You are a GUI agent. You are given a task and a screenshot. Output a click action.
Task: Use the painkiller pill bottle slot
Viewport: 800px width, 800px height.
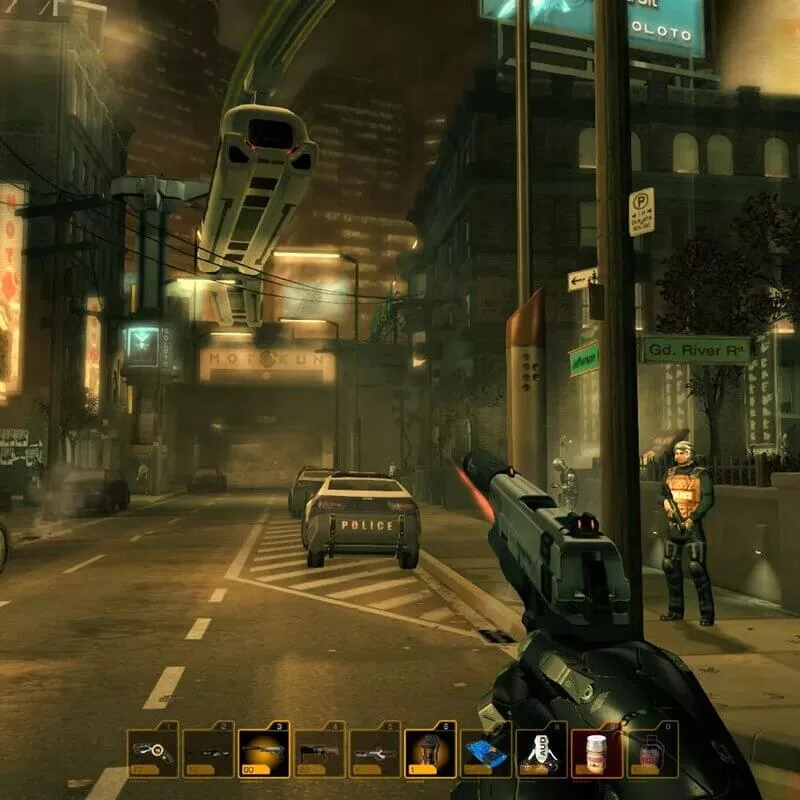point(597,750)
